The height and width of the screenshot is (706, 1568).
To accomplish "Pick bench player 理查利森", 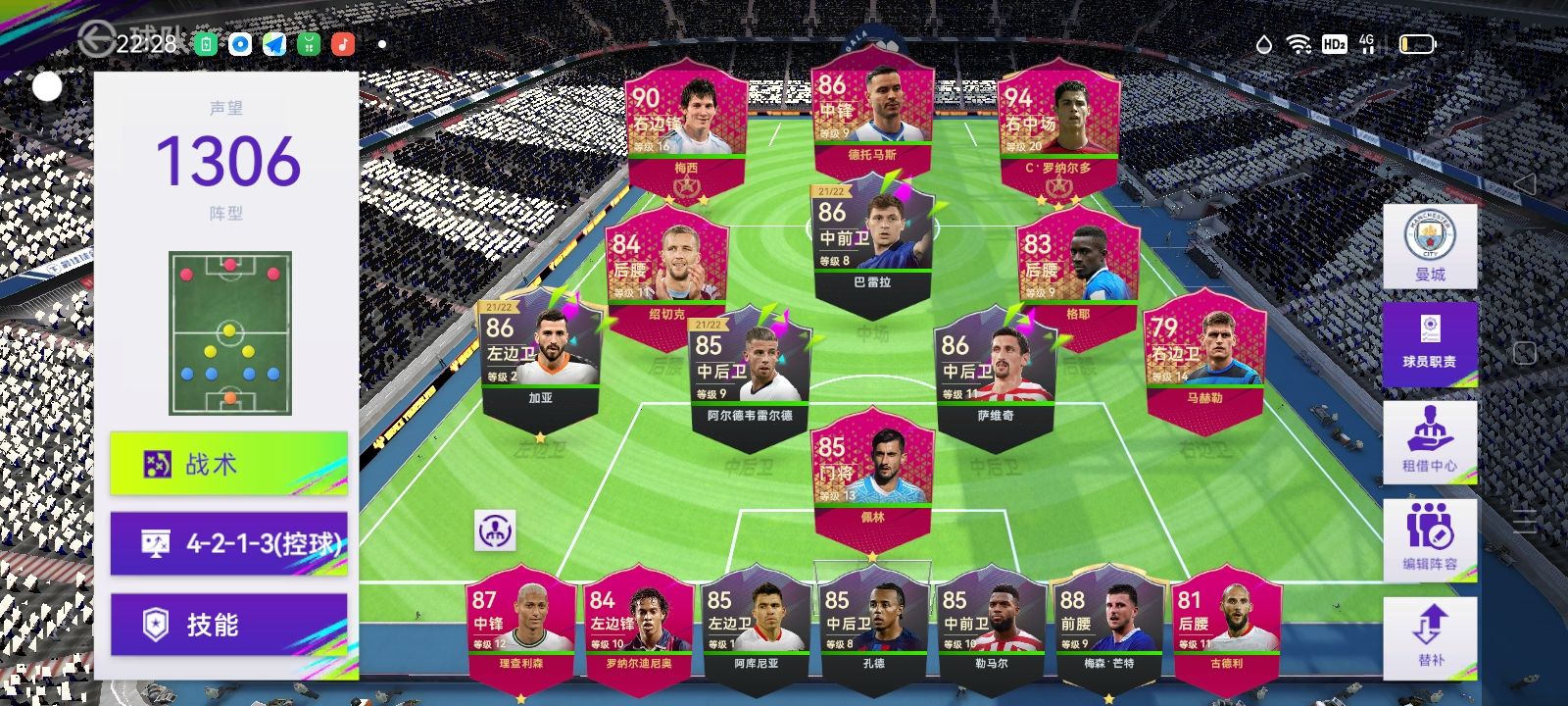I will point(519,628).
